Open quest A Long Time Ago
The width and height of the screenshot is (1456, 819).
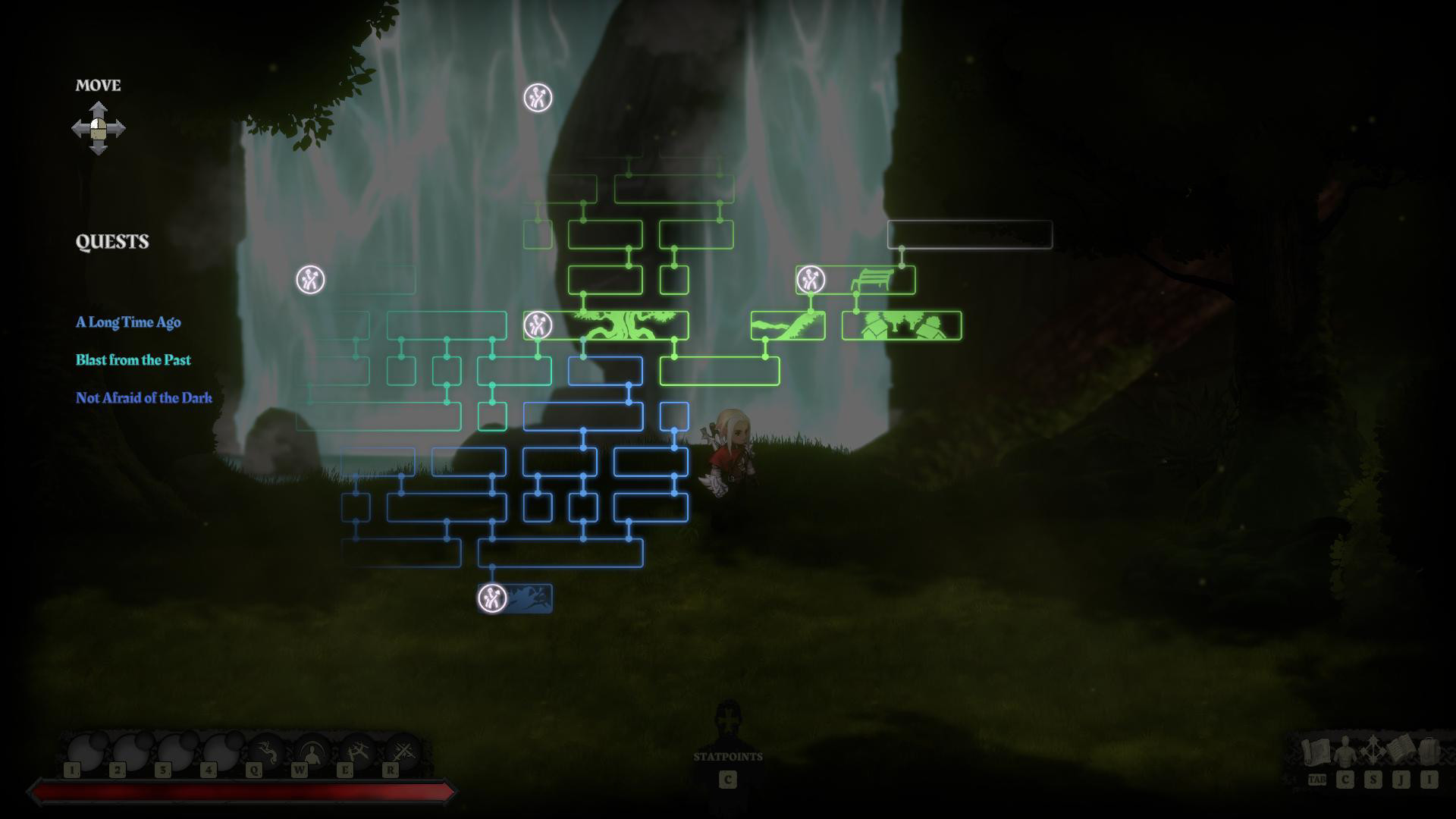point(127,322)
